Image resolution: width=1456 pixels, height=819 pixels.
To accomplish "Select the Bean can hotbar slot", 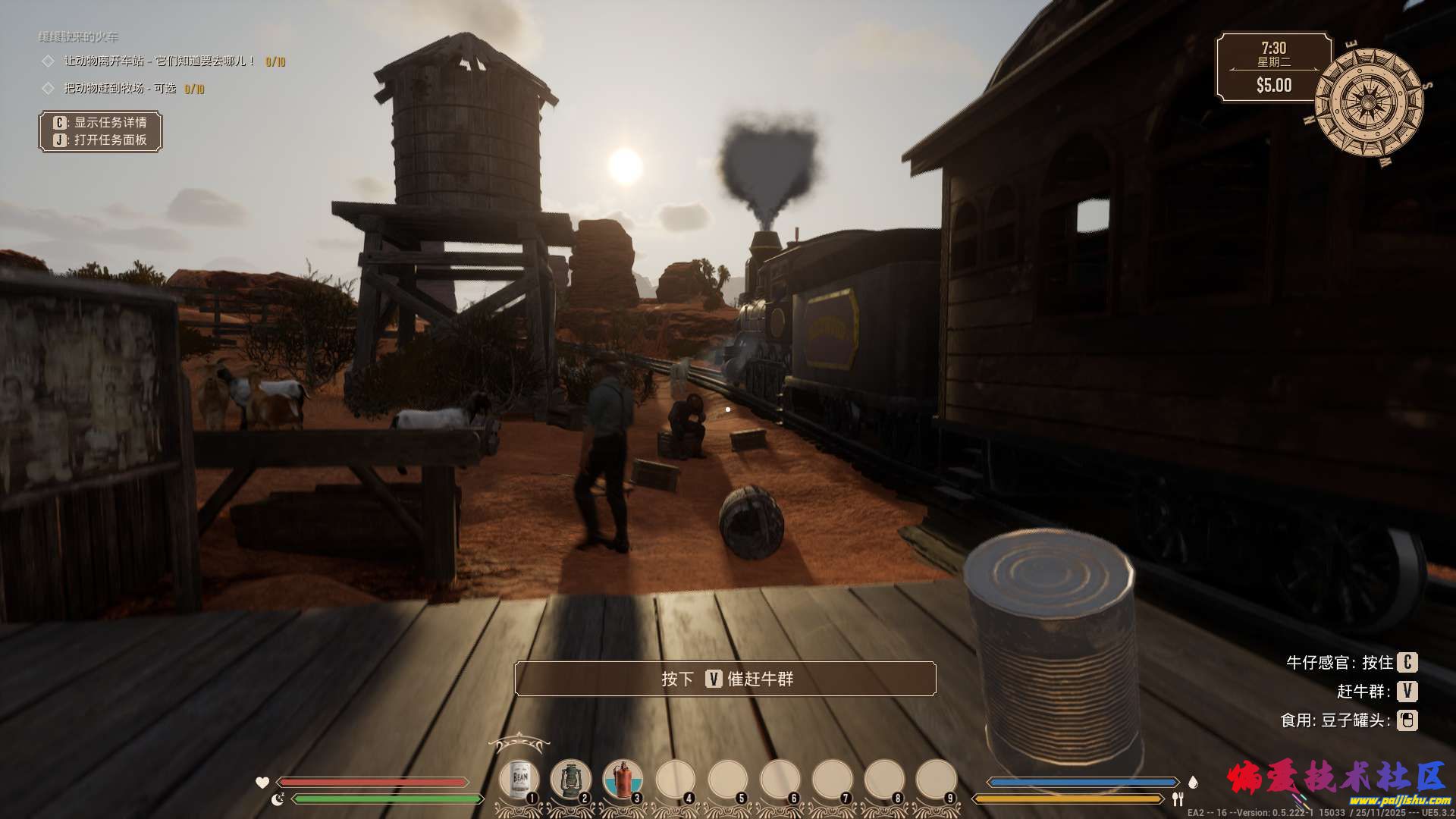I will (519, 780).
